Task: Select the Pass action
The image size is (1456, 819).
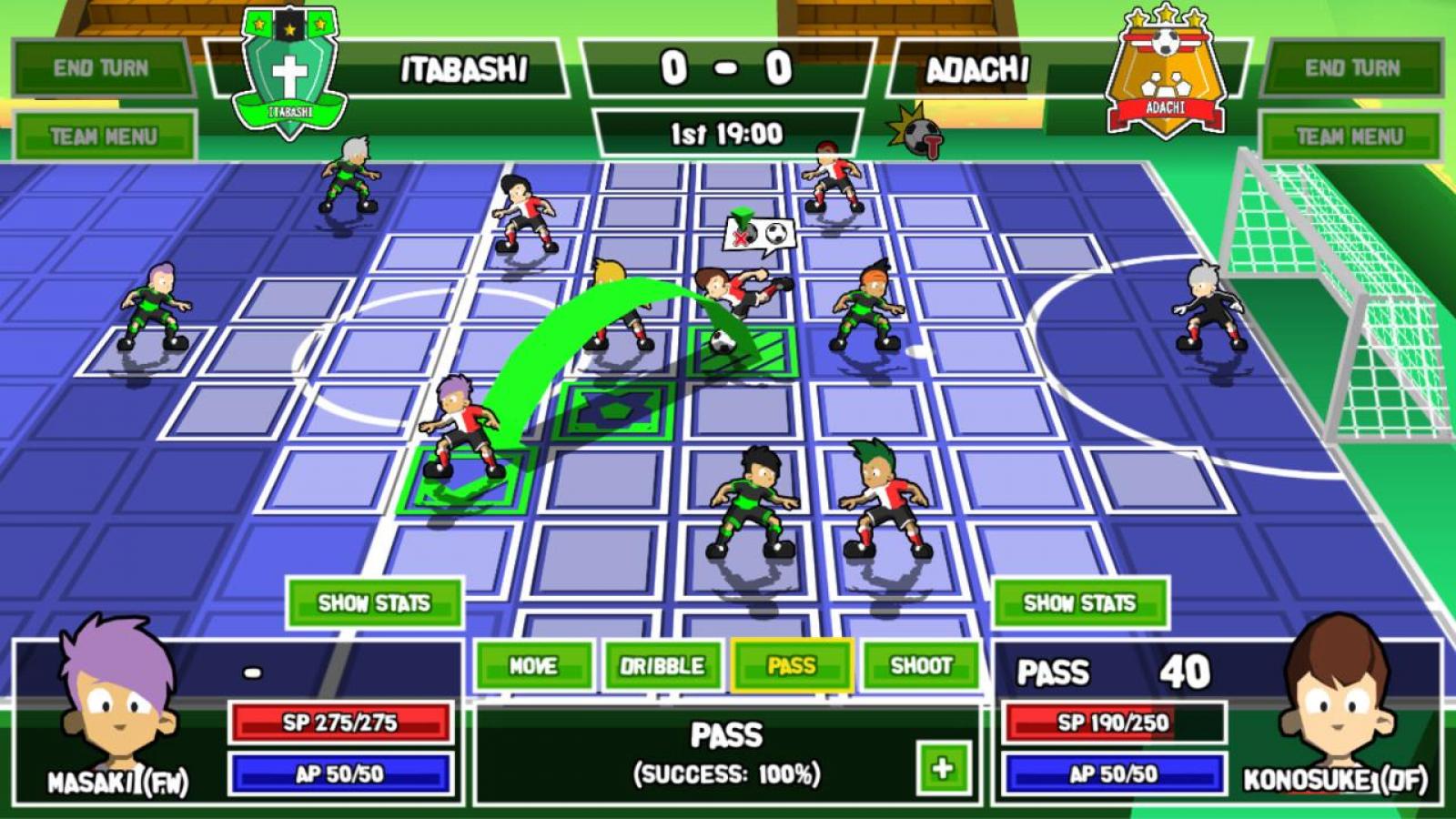Action: (x=792, y=666)
